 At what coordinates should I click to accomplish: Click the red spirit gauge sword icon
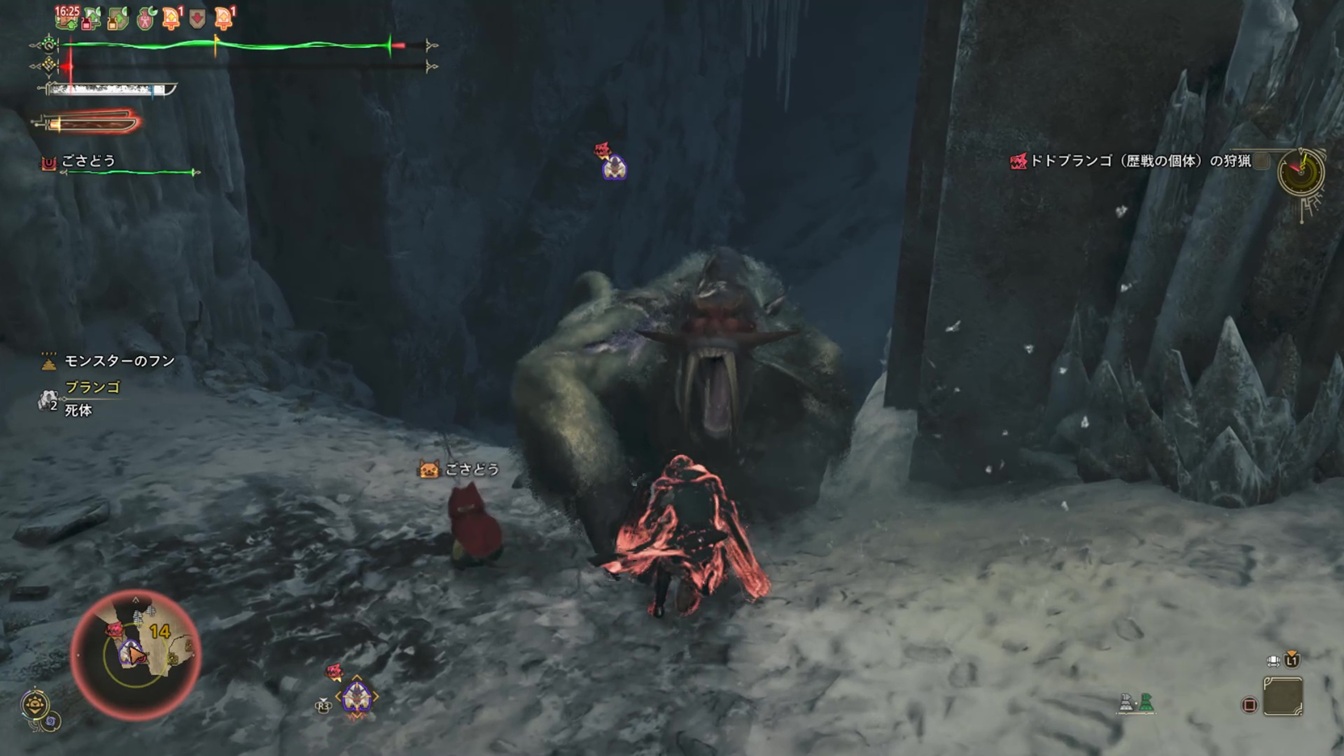[88, 123]
